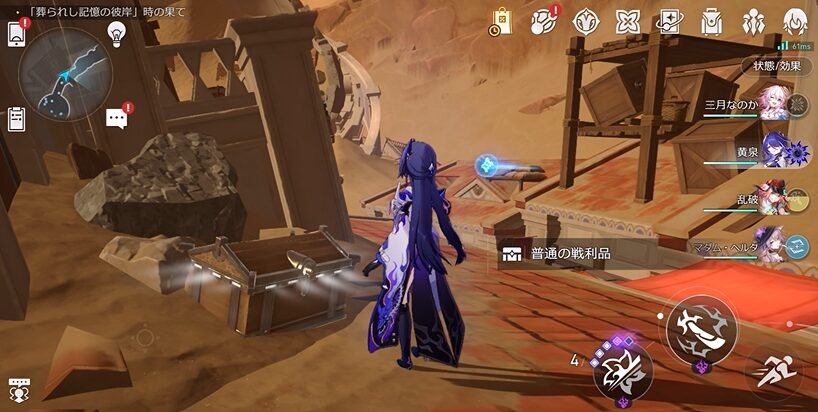
Task: Open the phone menu icon
Action: pyautogui.click(x=16, y=33)
